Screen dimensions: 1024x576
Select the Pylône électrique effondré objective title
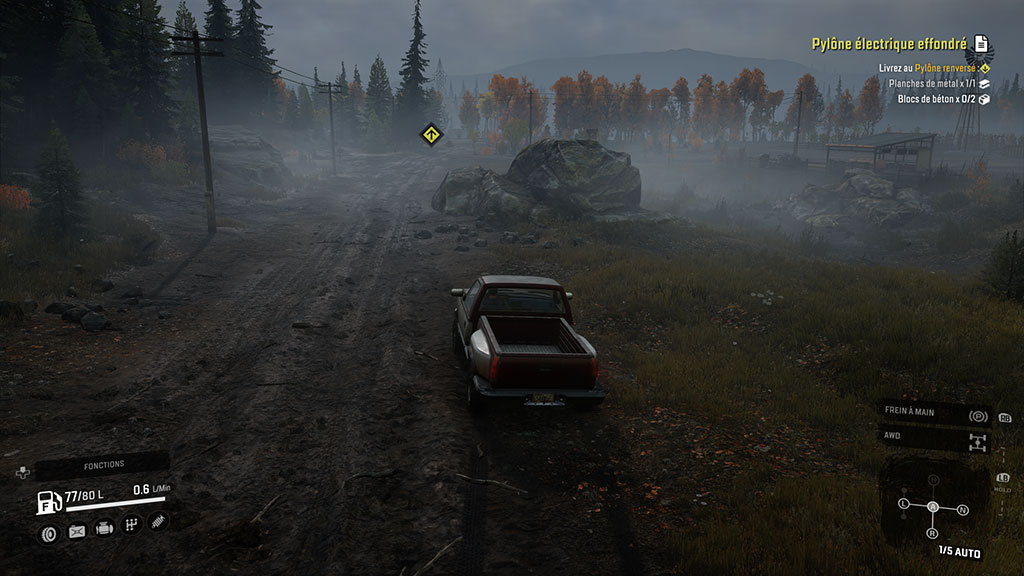[889, 44]
